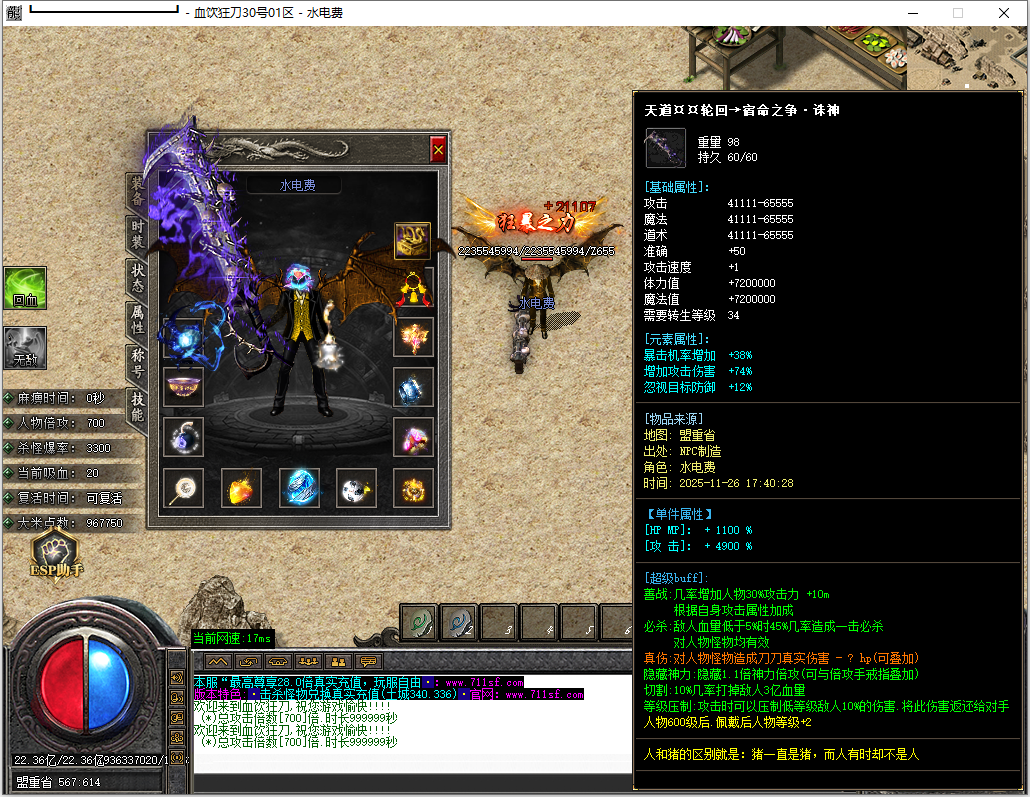Viewport: 1030px width, 797px height.
Task: Activate the green 回血 heal skill
Action: click(24, 288)
